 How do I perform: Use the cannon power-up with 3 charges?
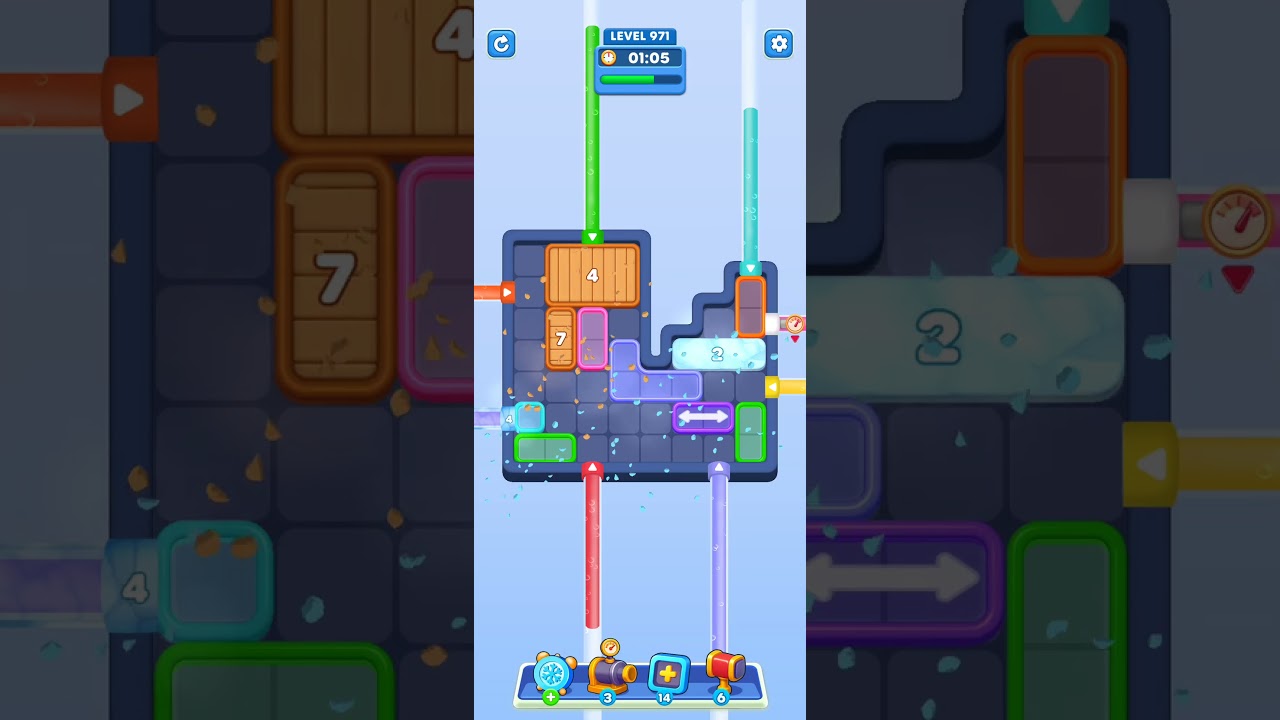[x=609, y=675]
